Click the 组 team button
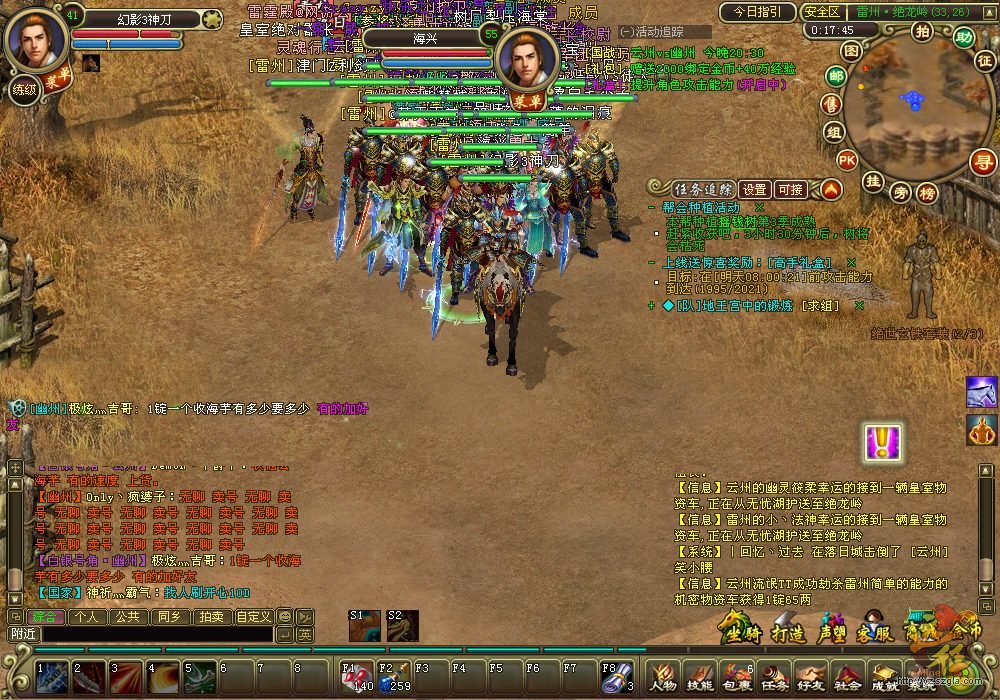 (833, 132)
